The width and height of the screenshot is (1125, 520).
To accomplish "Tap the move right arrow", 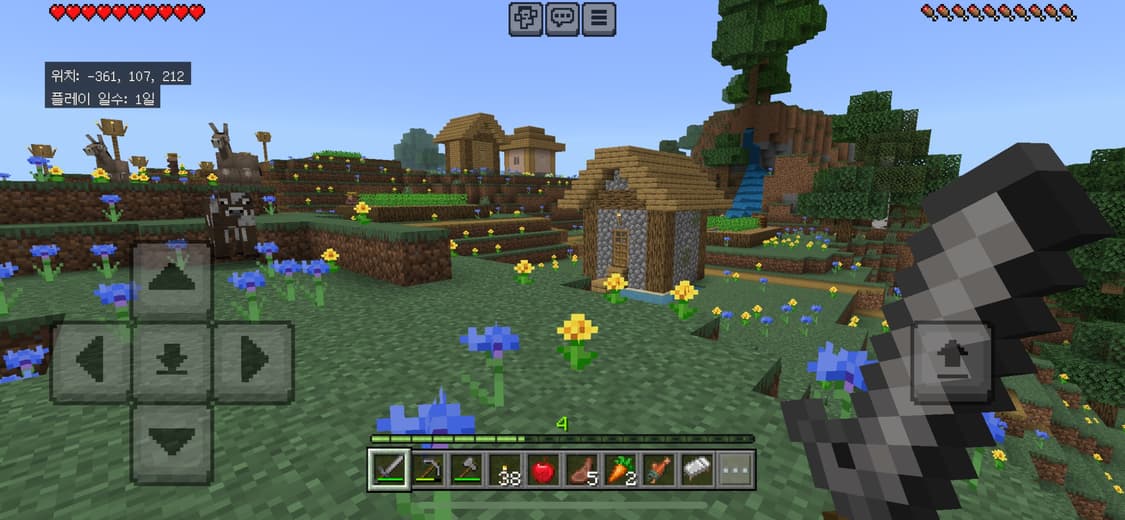I will click(x=253, y=361).
